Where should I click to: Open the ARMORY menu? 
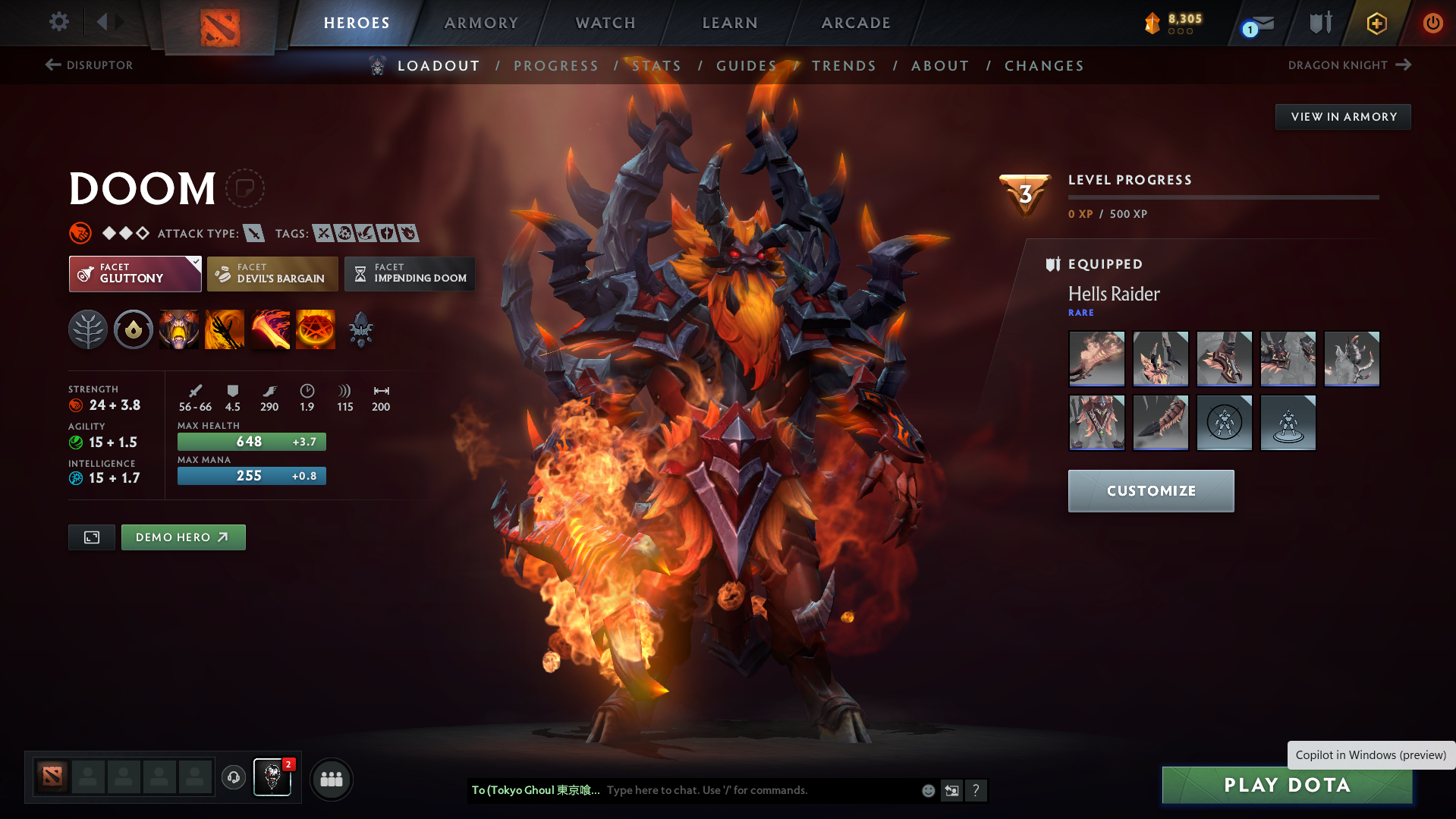[481, 23]
